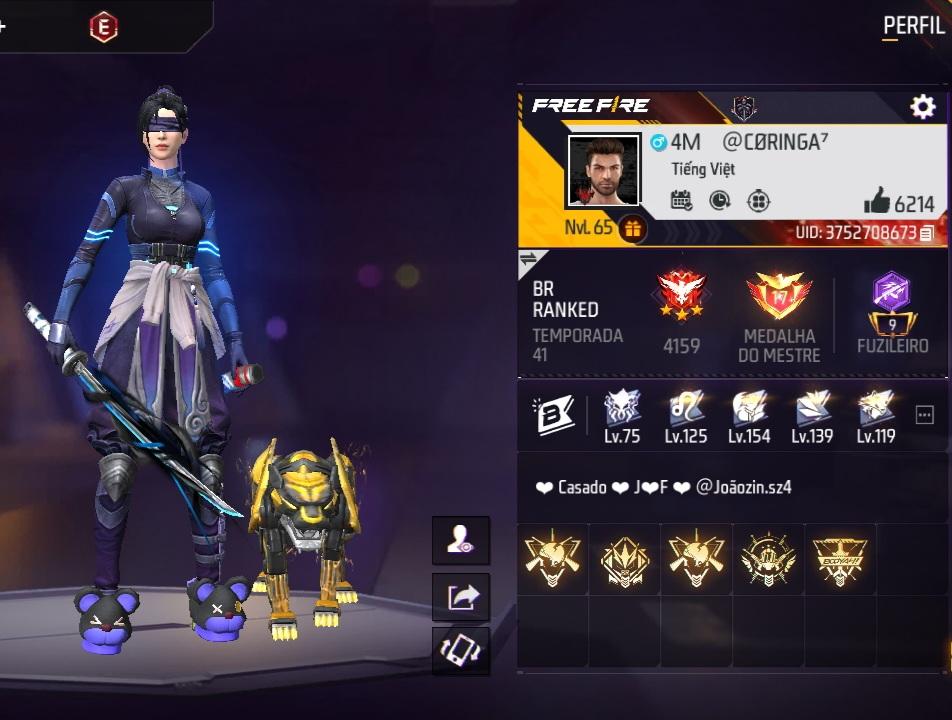Rotate view with the phone rotation button
952x720 pixels.
pos(461,651)
